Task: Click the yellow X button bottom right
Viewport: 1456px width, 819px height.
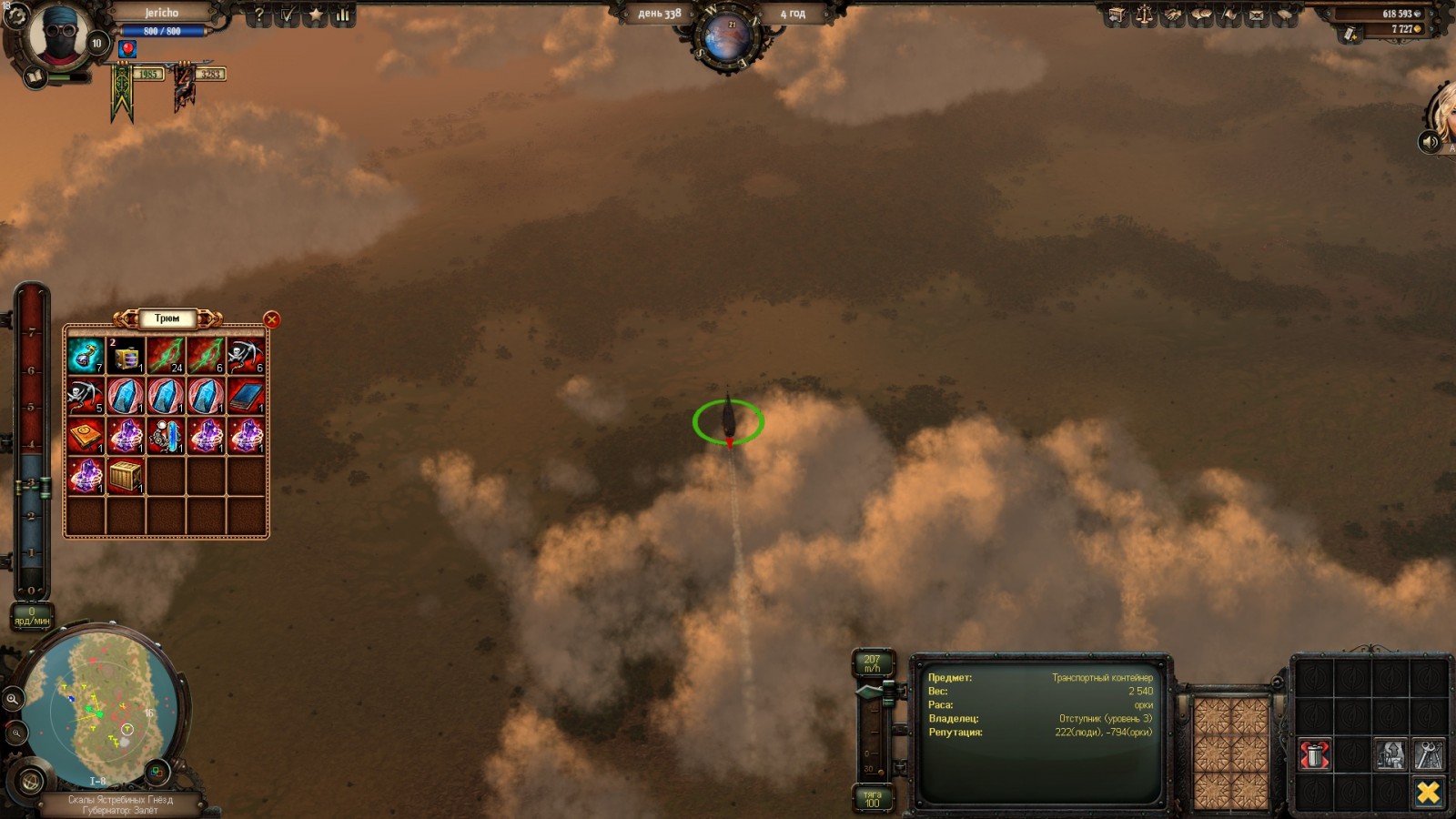Action: pyautogui.click(x=1428, y=793)
